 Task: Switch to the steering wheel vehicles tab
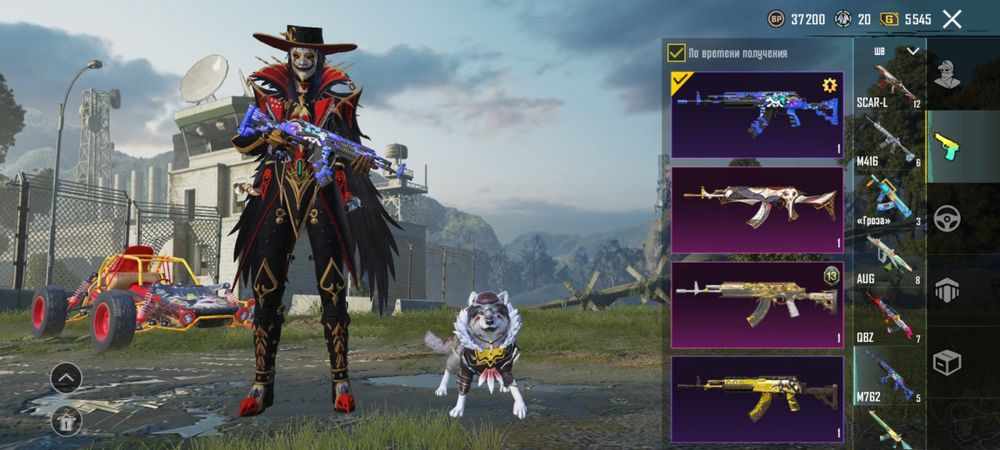tap(946, 218)
